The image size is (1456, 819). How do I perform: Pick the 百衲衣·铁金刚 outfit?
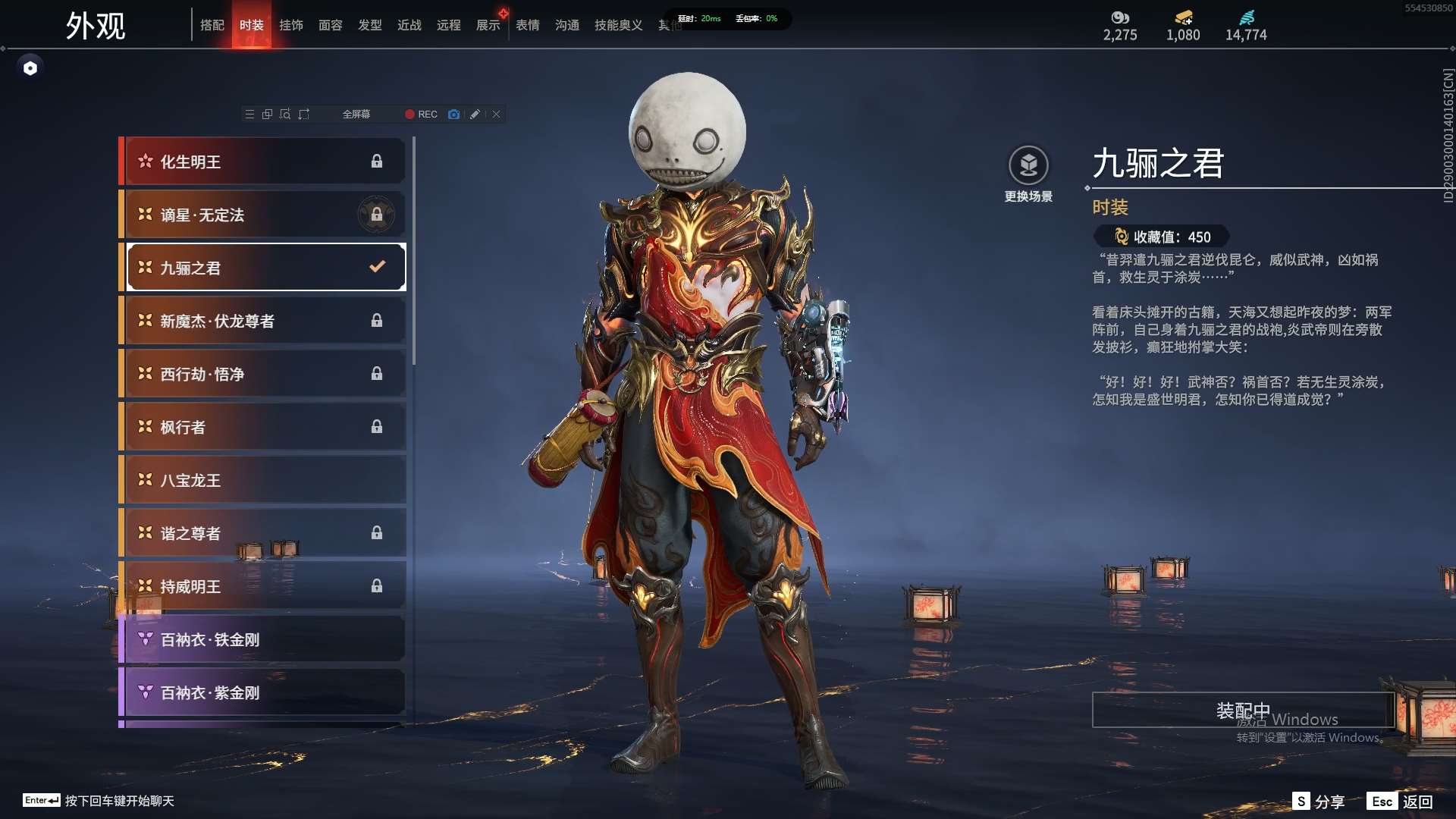click(263, 639)
